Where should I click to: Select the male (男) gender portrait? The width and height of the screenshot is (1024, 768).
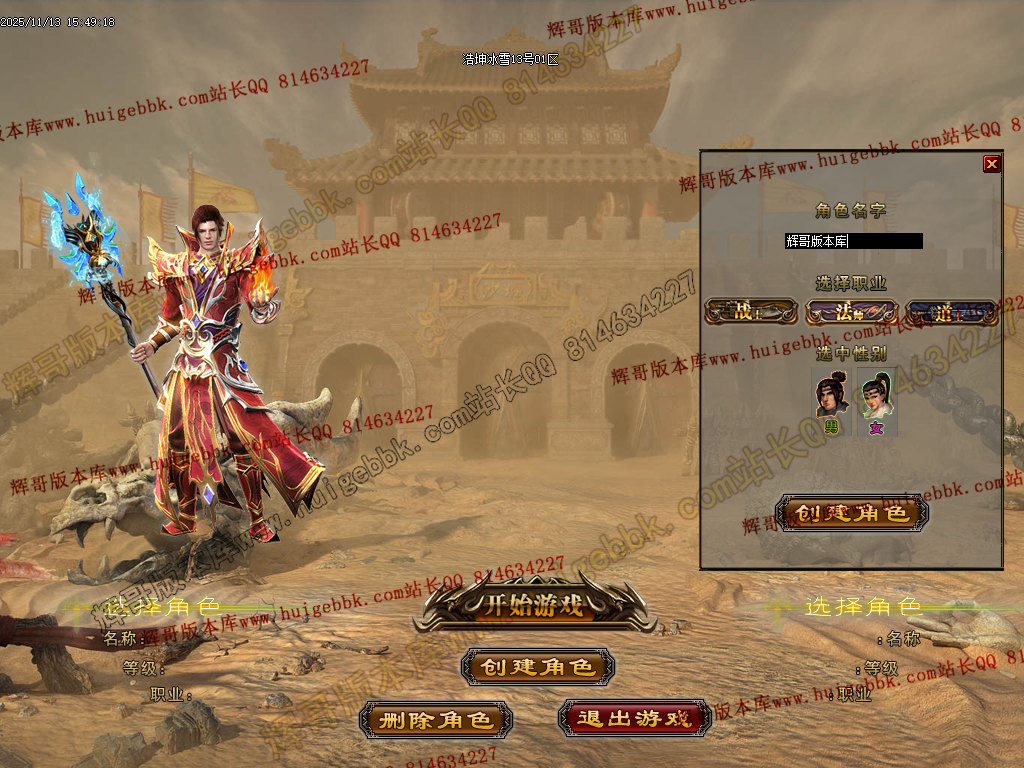[x=832, y=398]
